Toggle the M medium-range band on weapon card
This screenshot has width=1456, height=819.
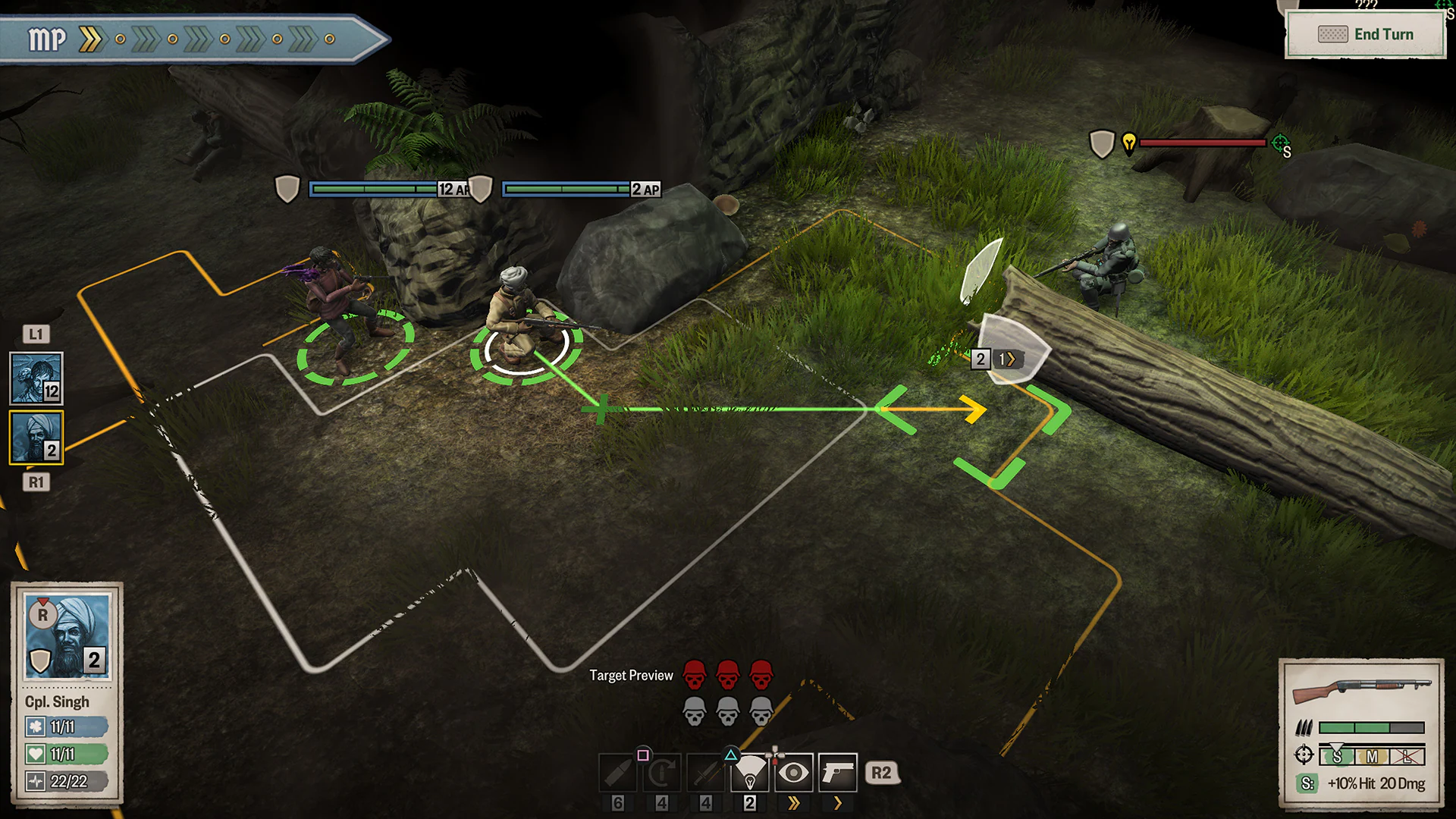(x=1373, y=756)
